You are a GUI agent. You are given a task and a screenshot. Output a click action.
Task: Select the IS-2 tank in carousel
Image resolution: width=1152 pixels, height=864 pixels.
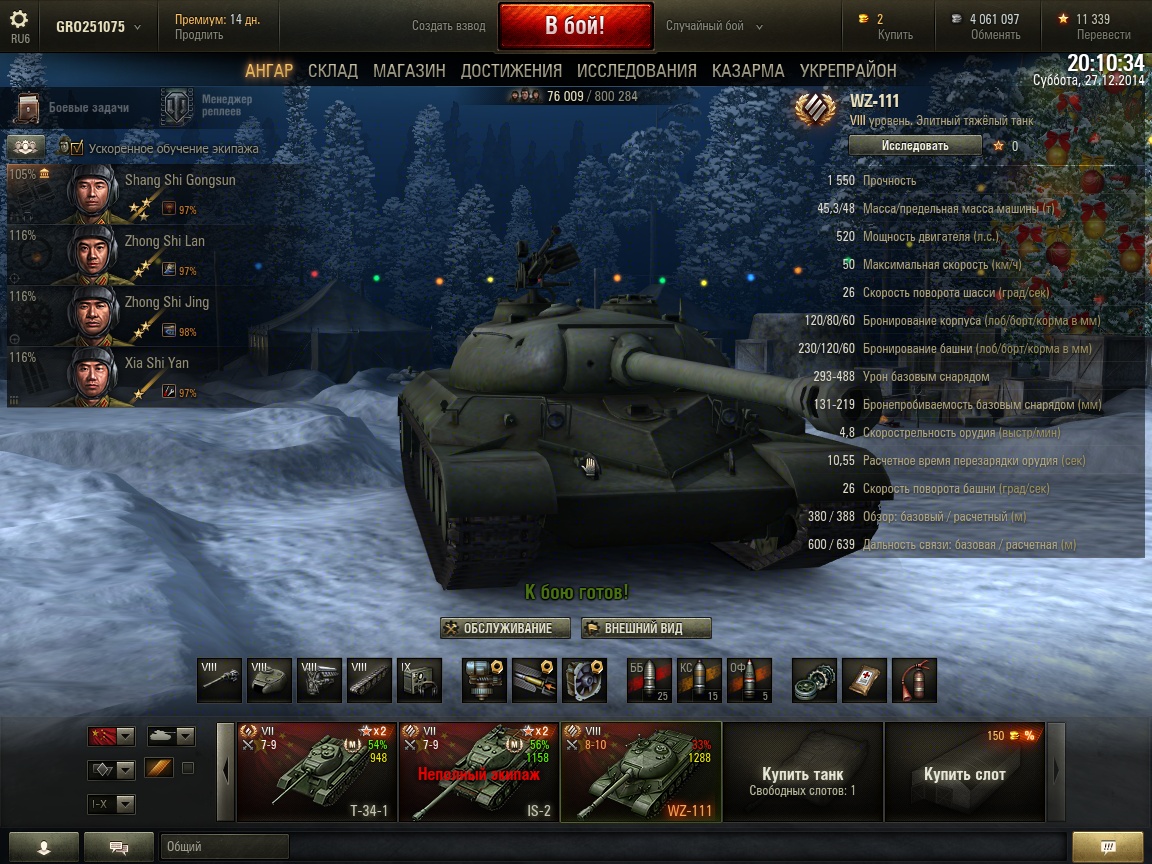pyautogui.click(x=478, y=772)
